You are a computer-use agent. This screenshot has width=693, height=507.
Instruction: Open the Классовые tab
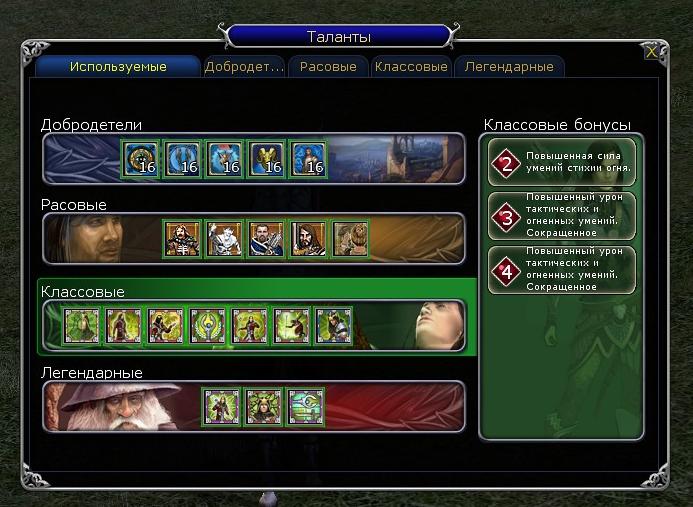click(x=411, y=67)
